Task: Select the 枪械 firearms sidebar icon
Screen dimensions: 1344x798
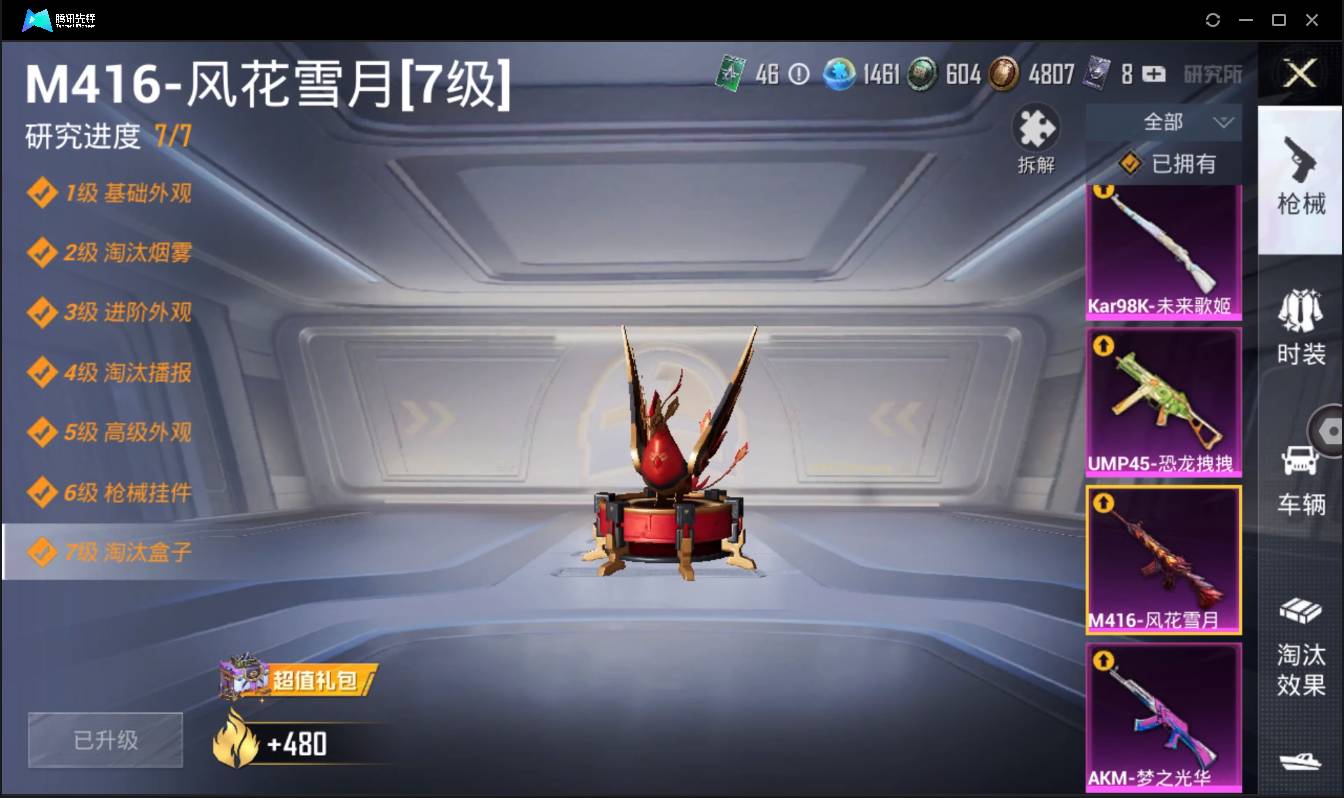Action: click(x=1301, y=180)
